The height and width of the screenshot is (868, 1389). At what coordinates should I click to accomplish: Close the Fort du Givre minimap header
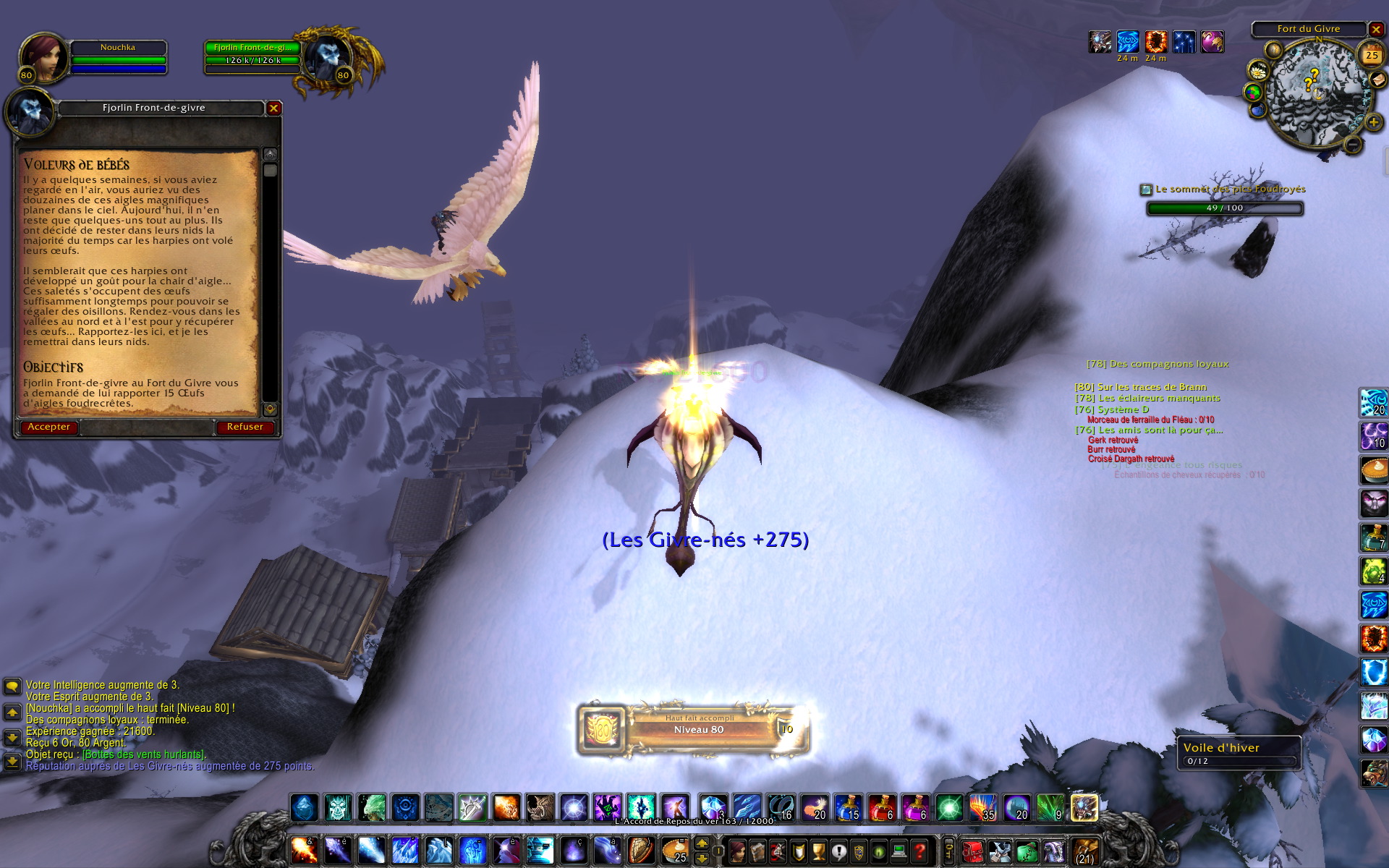(x=1376, y=30)
